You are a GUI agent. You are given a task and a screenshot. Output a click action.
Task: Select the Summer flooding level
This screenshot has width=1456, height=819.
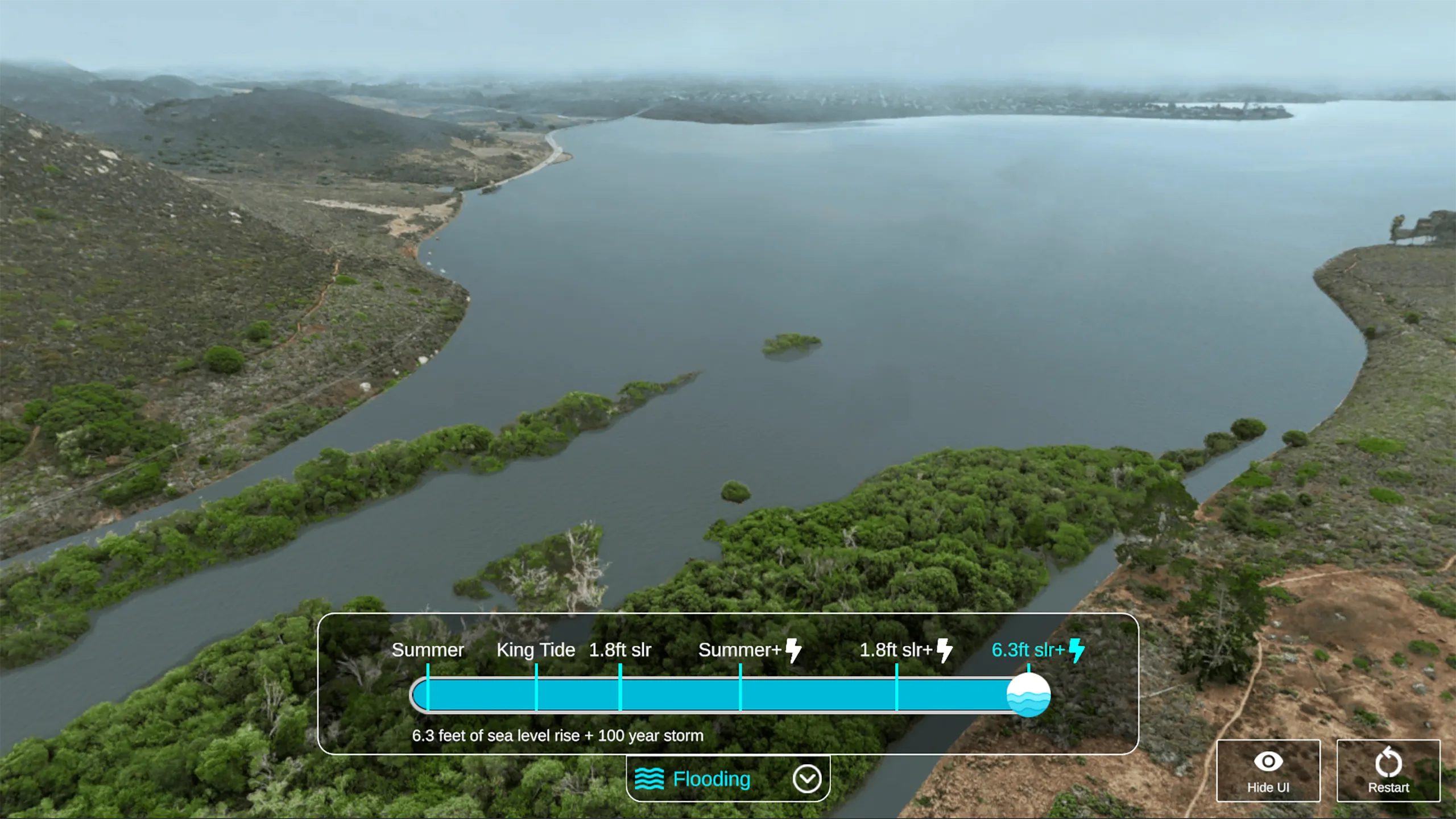(x=428, y=650)
